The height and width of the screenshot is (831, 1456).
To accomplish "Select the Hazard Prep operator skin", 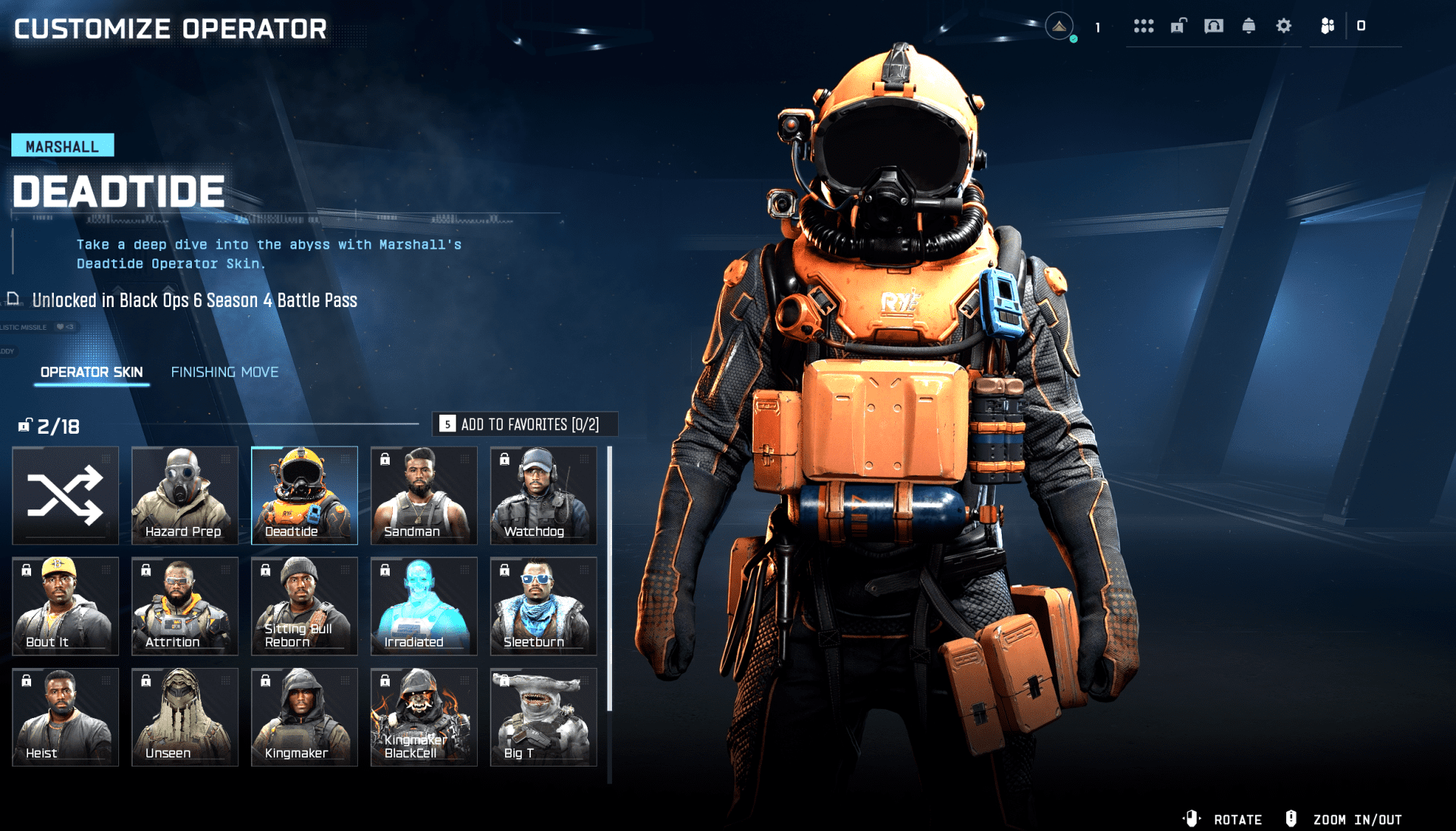I will pyautogui.click(x=184, y=495).
